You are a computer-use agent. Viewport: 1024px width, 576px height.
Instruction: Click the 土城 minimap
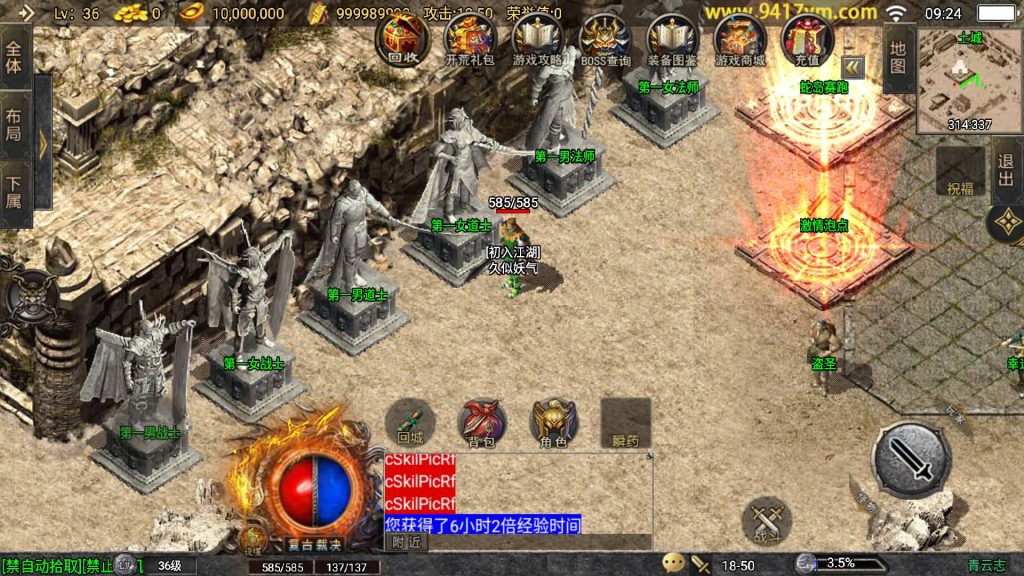click(x=968, y=80)
